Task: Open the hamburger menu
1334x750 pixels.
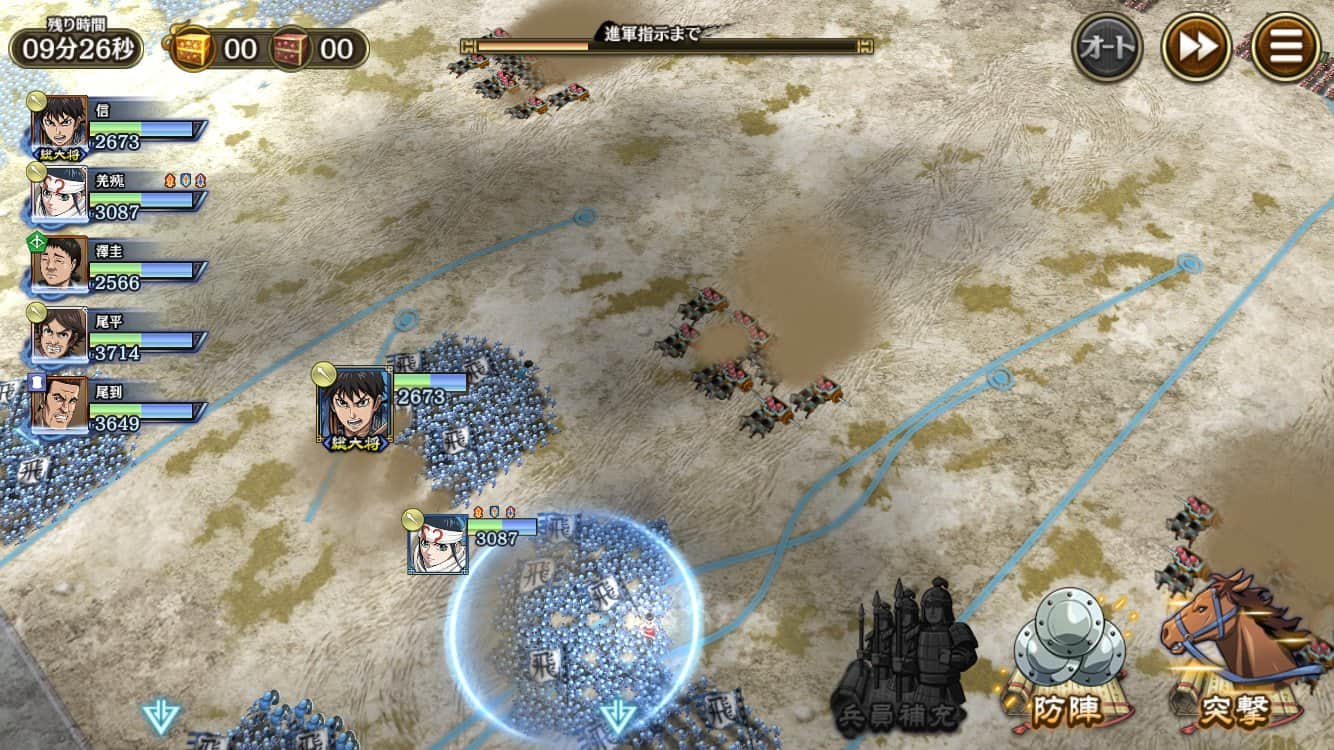Action: (x=1285, y=46)
